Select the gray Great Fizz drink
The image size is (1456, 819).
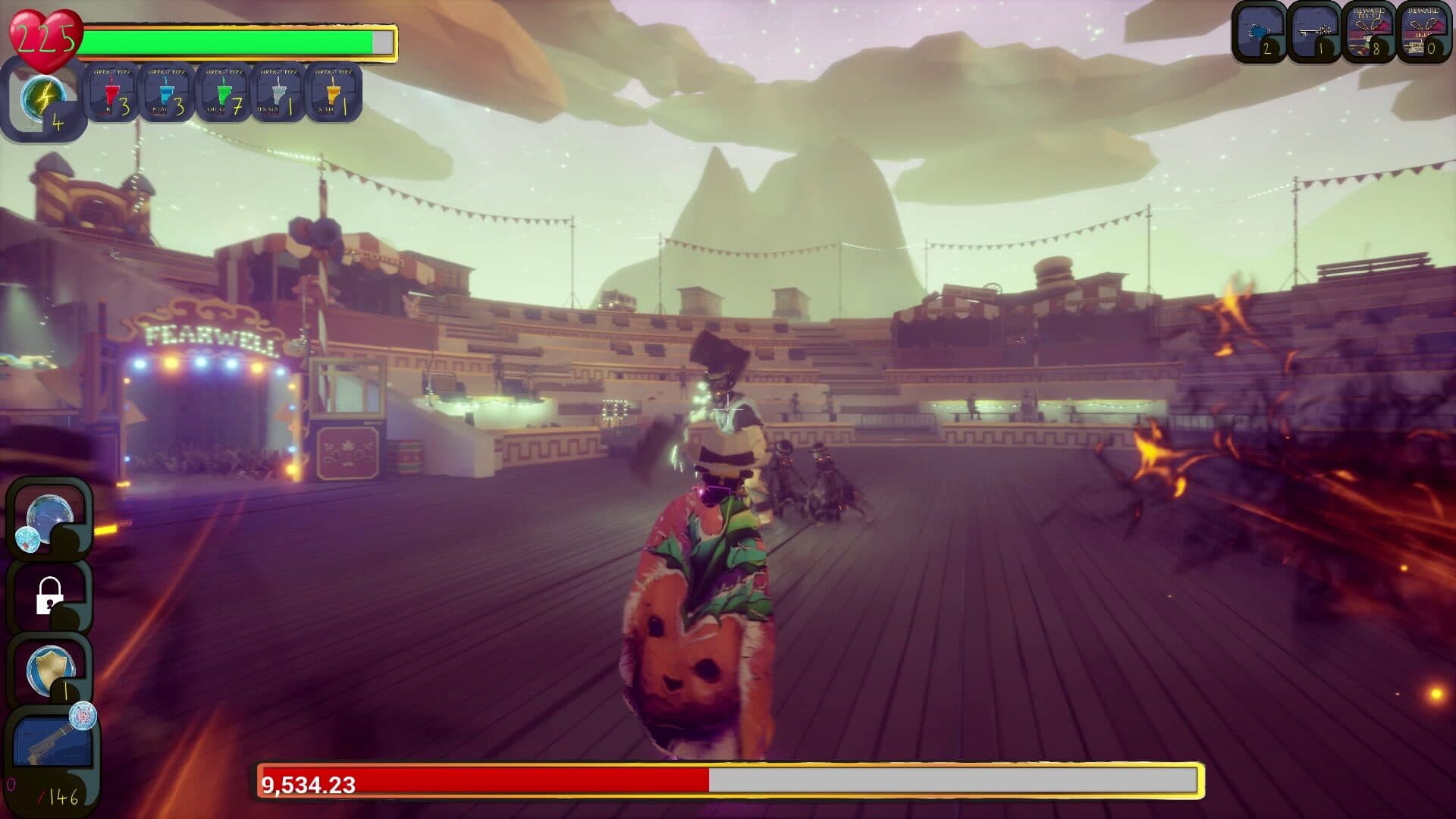278,94
